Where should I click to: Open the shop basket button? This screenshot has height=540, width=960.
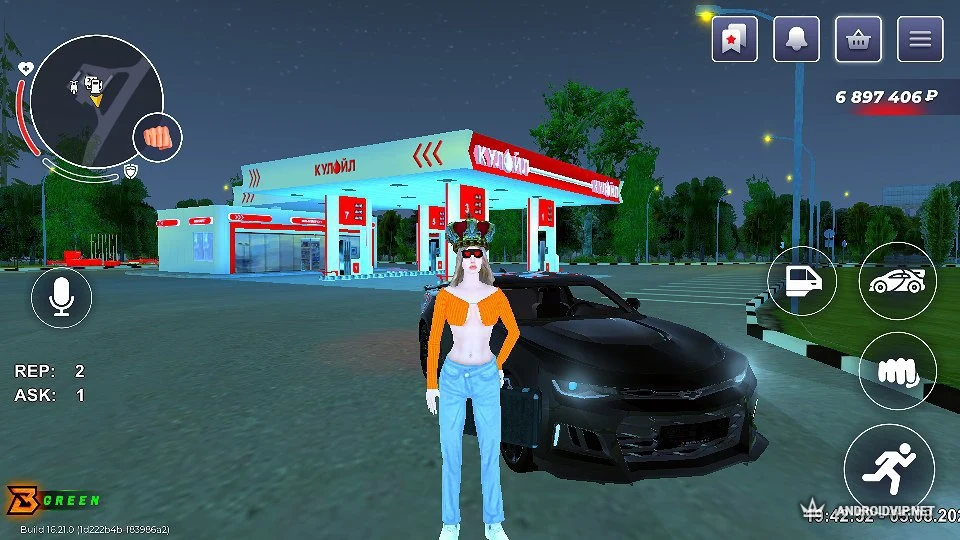858,40
